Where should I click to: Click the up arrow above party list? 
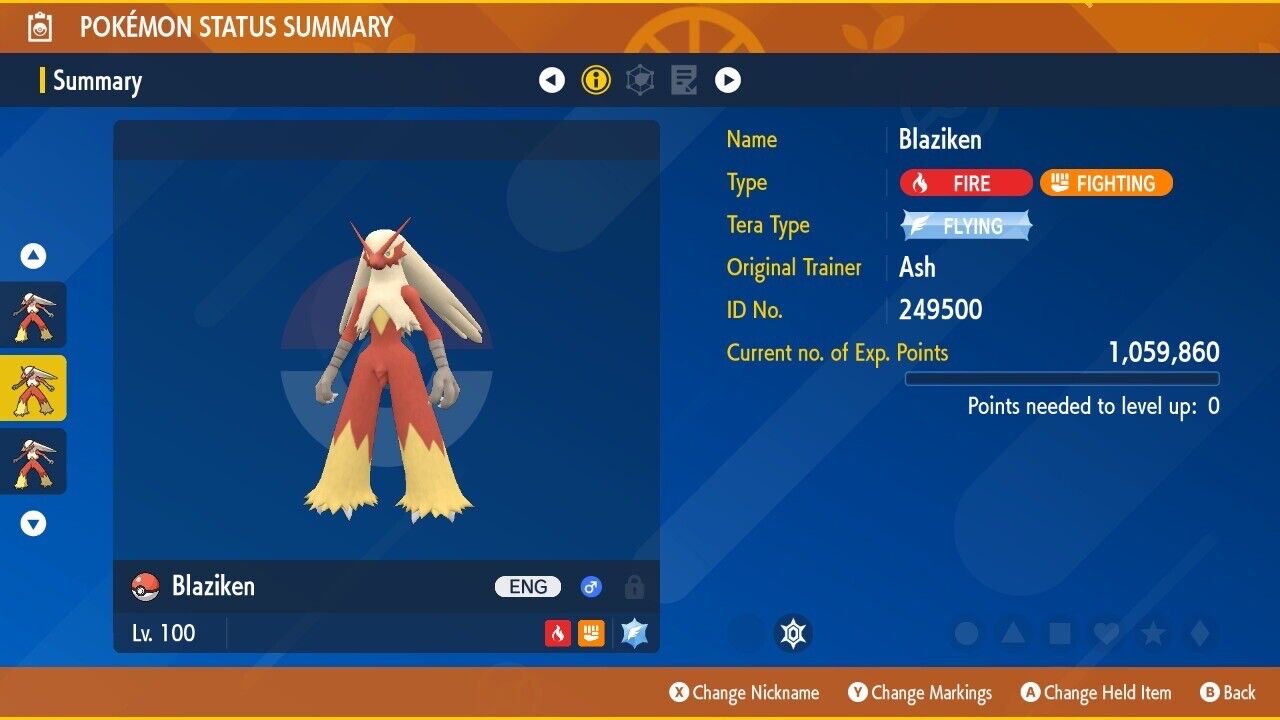(x=34, y=257)
